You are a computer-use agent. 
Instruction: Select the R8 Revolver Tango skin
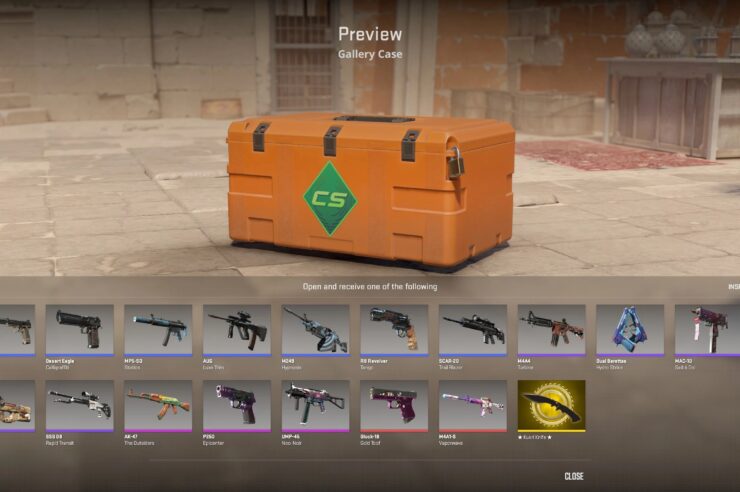393,330
